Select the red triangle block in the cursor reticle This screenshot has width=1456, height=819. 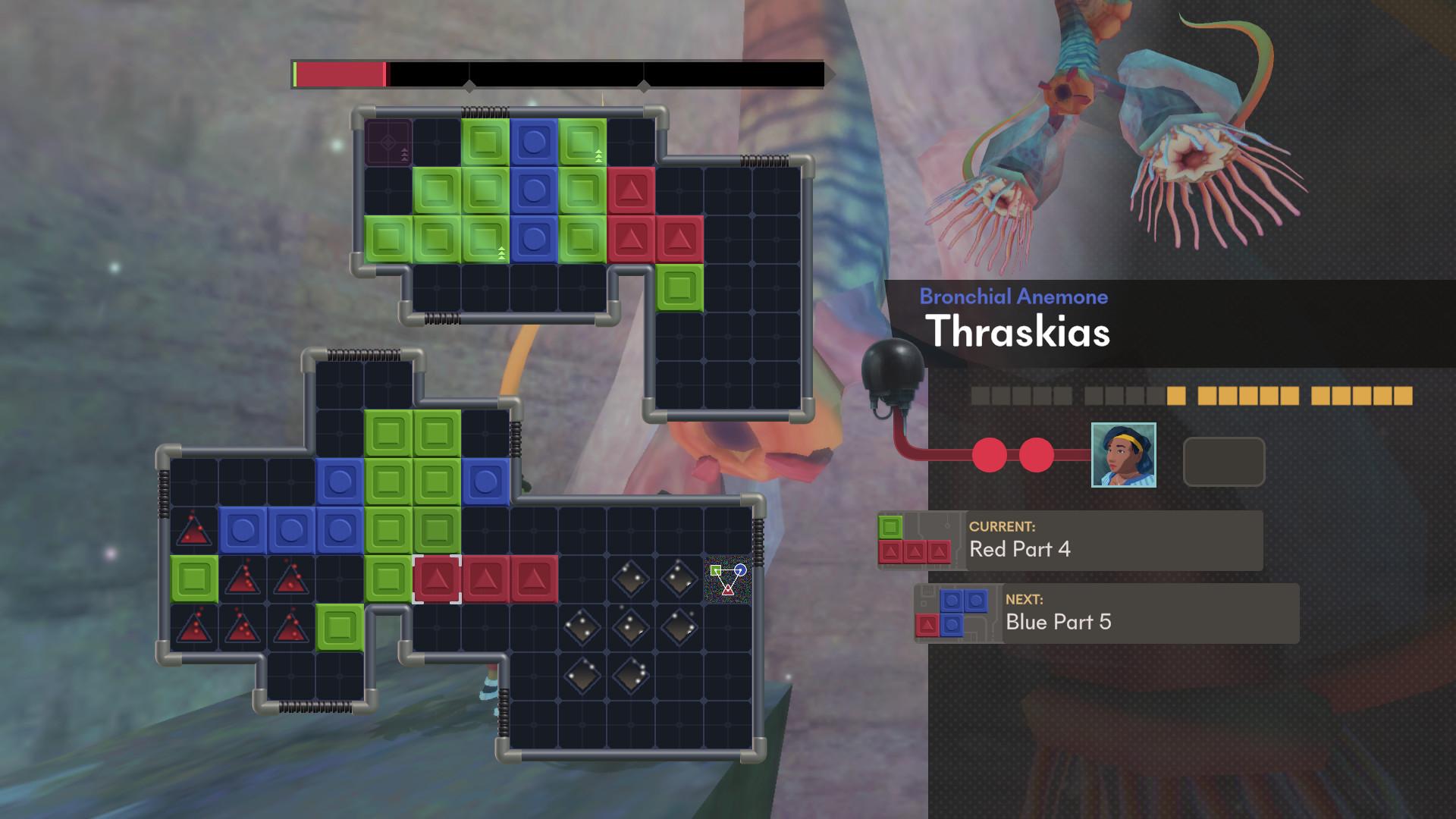pyautogui.click(x=727, y=589)
